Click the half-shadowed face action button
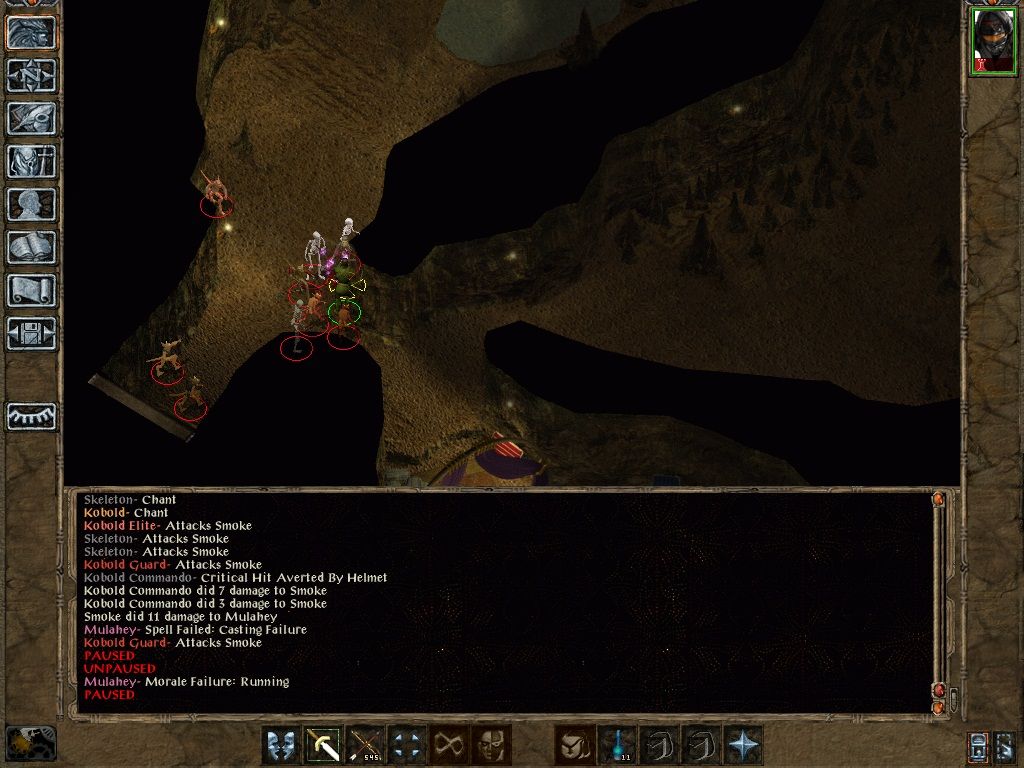This screenshot has height=768, width=1024. [491, 745]
